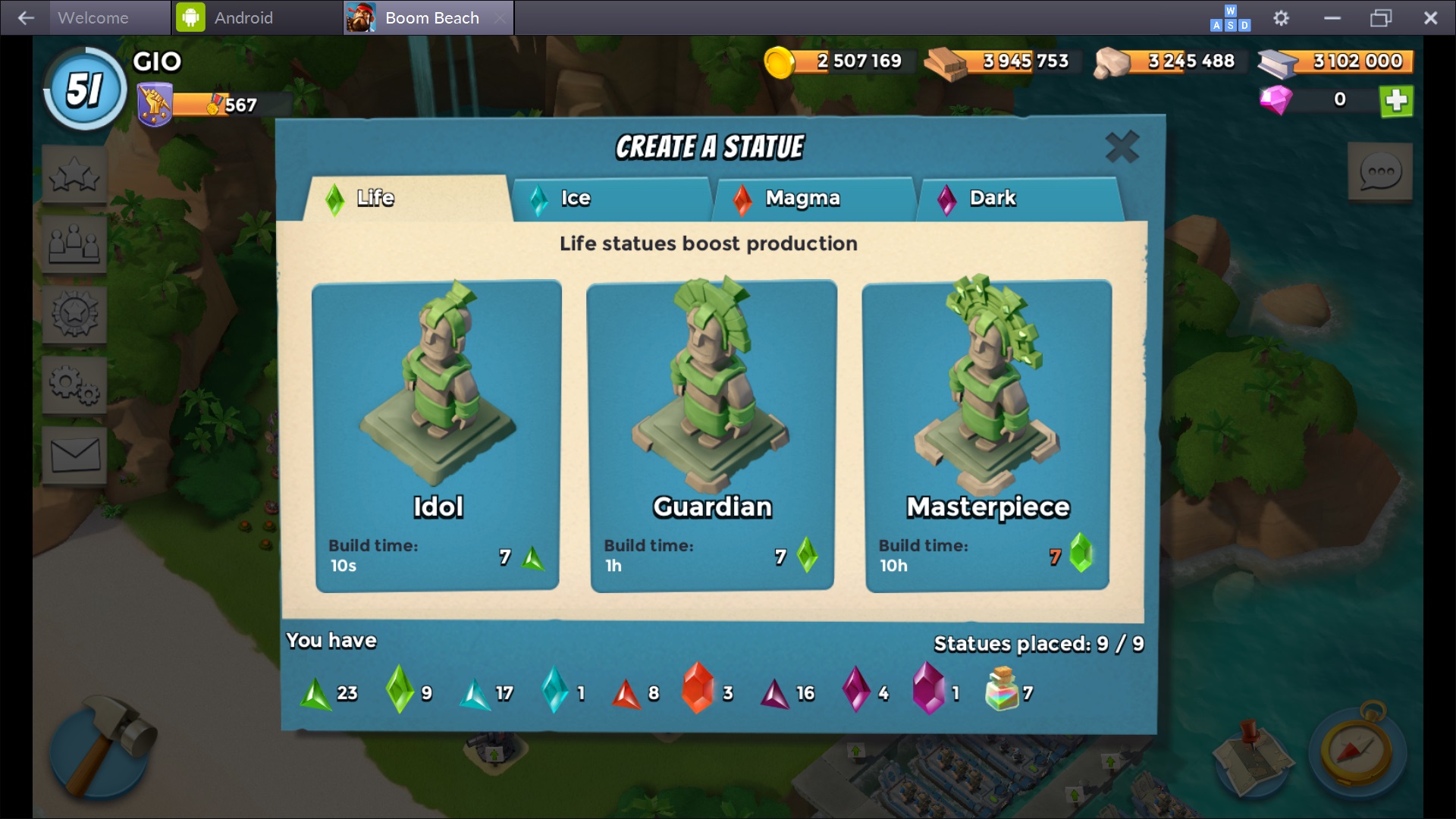Open the three-star achievements button
1456x819 pixels.
pos(74,176)
